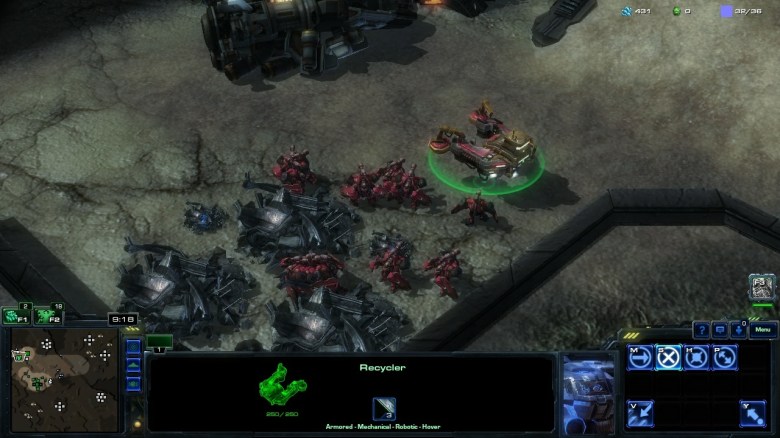Viewport: 780px width, 438px height.
Task: Select the F3 hero portrait button
Action: pyautogui.click(x=762, y=289)
